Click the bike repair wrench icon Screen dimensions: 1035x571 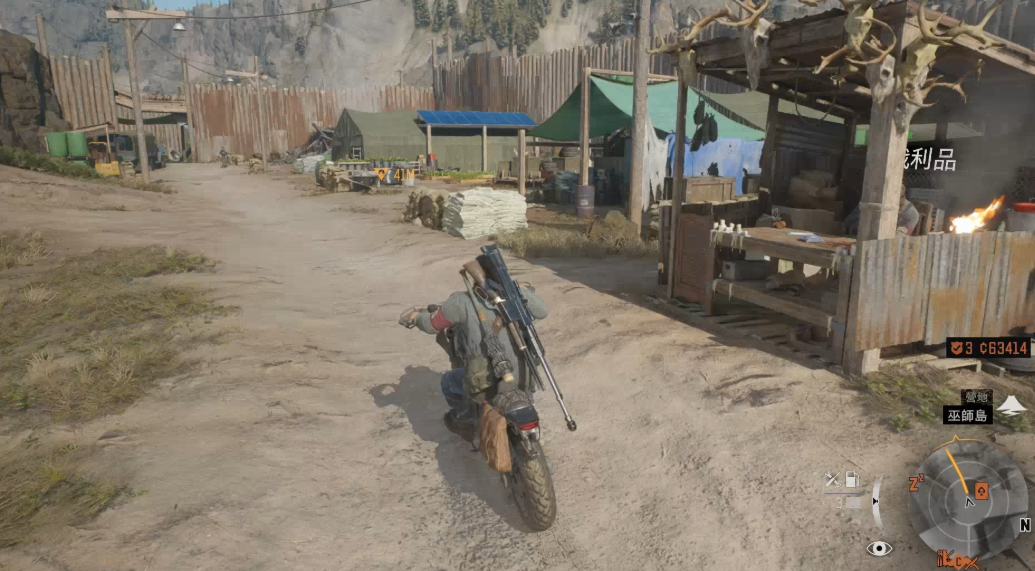pyautogui.click(x=831, y=480)
